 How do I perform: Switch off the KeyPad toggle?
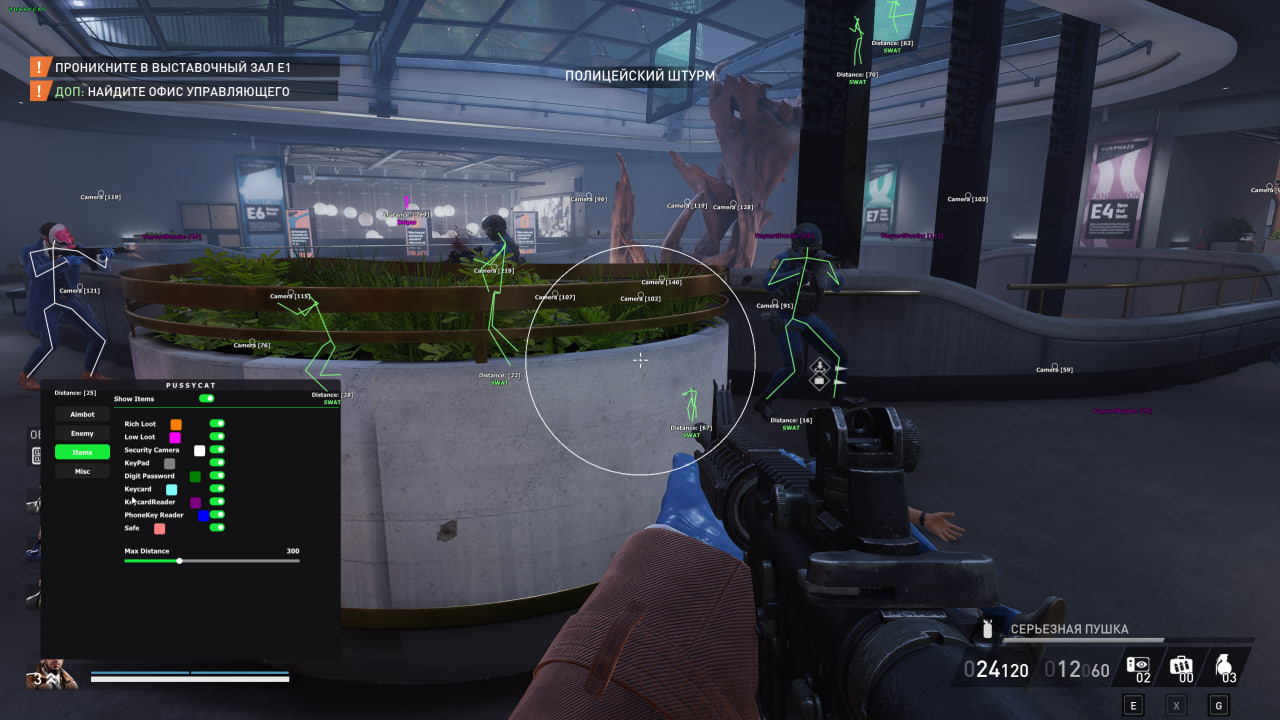[x=217, y=463]
